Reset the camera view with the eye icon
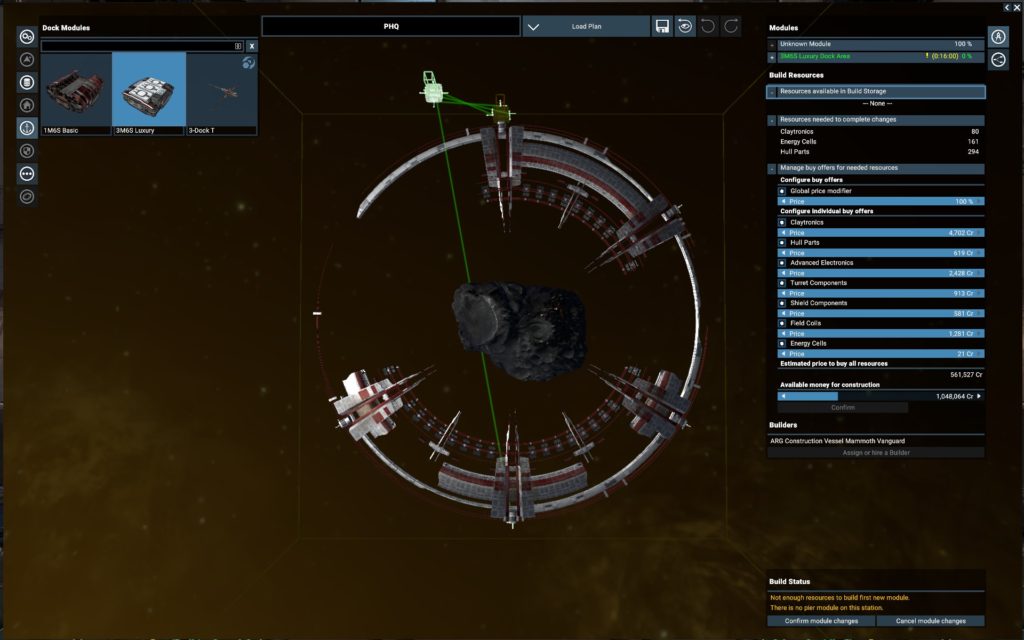 click(686, 27)
